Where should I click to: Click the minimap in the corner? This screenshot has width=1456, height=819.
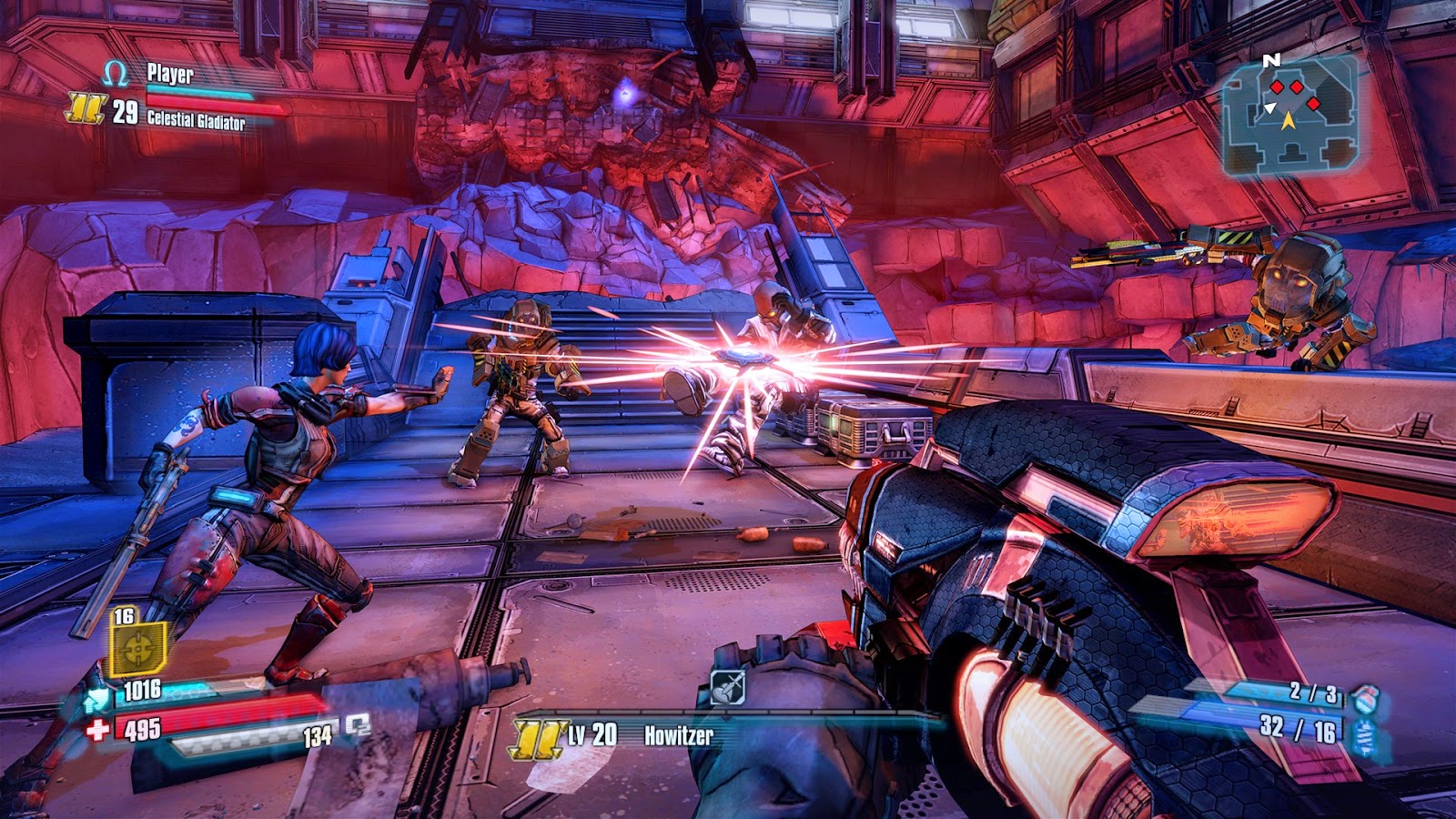(1290, 114)
